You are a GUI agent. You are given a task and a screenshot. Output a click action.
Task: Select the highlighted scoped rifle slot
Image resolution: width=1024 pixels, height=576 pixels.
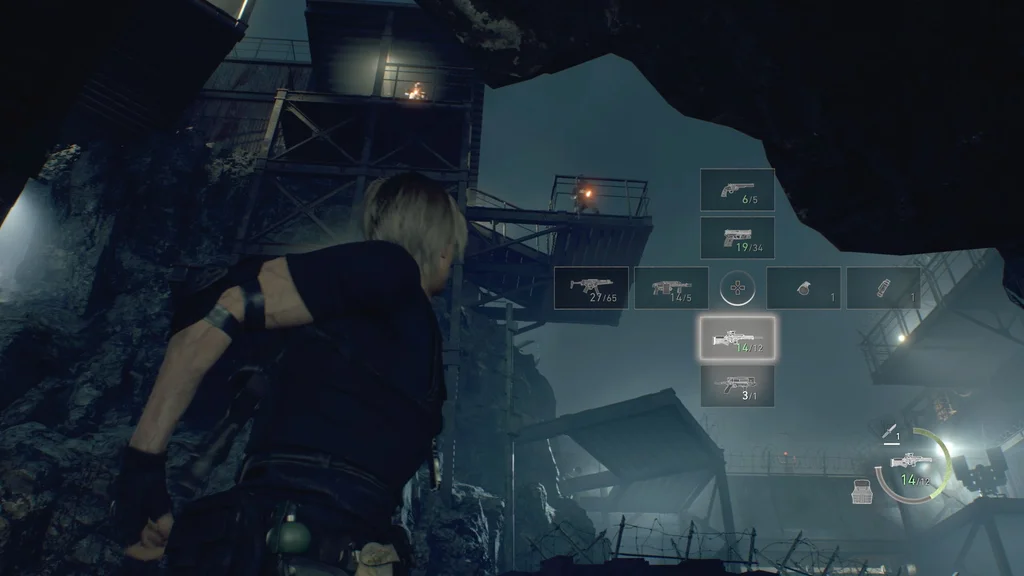point(737,337)
